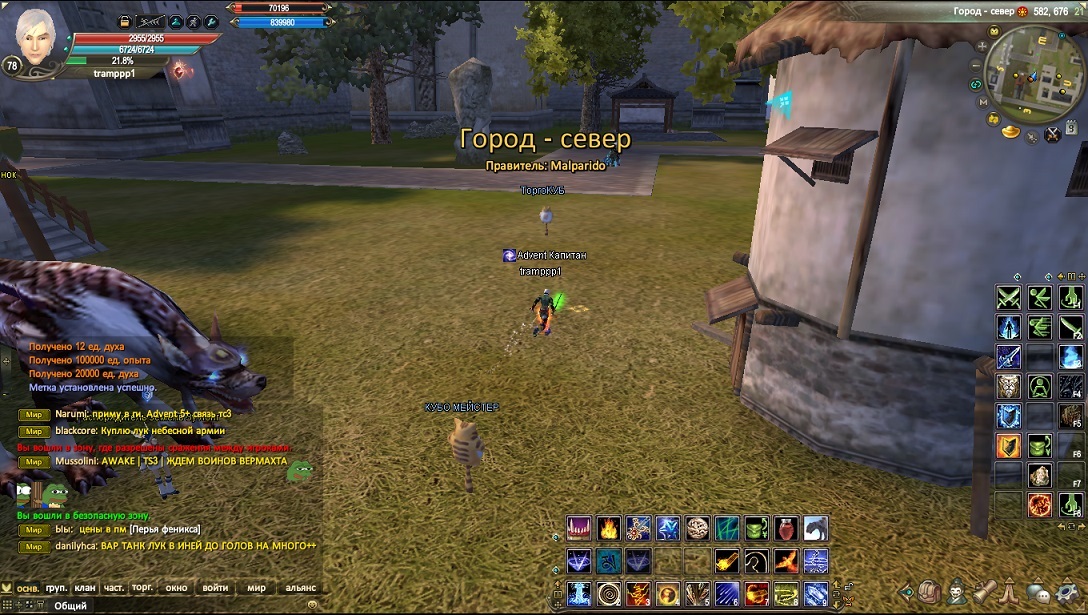Use the red potion jar slot

(786, 528)
